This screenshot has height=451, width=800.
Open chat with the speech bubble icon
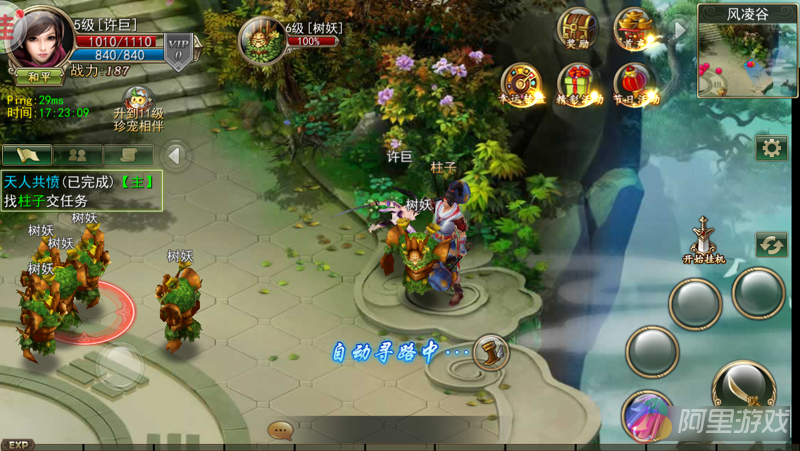tap(280, 430)
